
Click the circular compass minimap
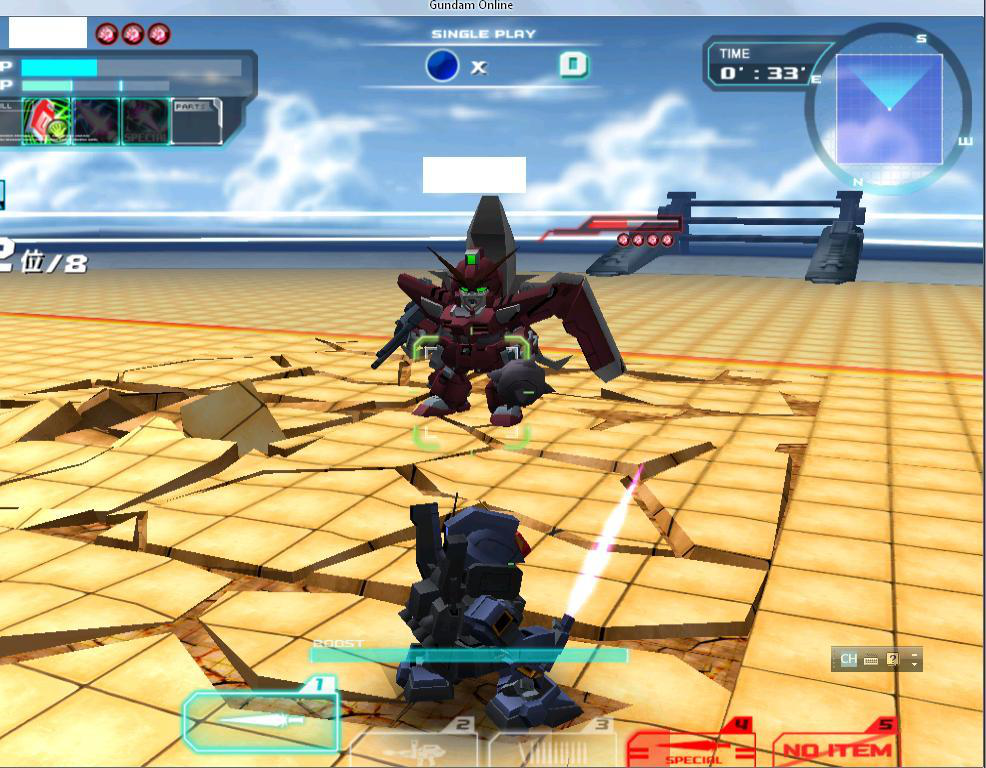888,108
